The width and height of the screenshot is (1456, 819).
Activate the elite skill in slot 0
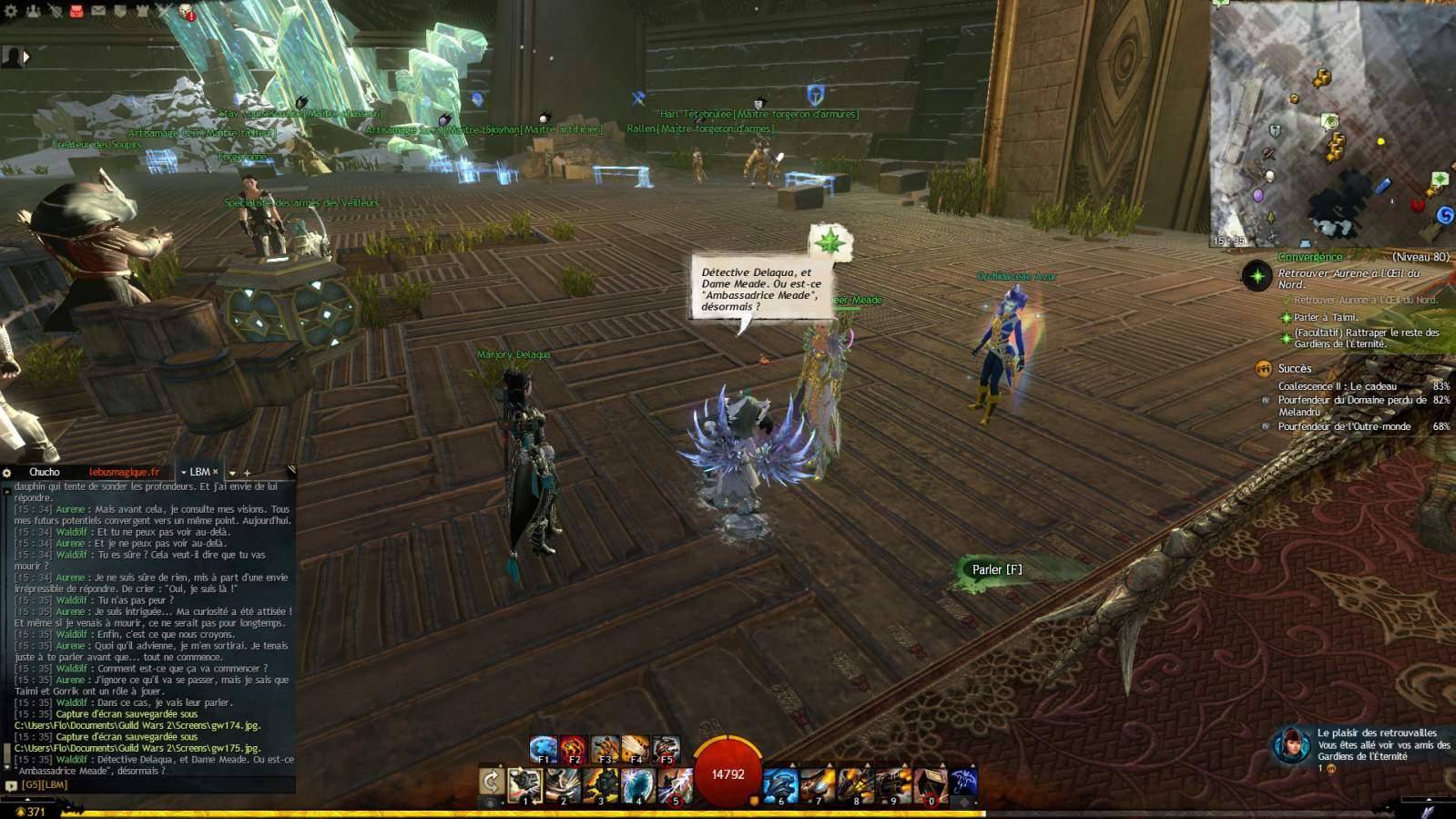[930, 784]
